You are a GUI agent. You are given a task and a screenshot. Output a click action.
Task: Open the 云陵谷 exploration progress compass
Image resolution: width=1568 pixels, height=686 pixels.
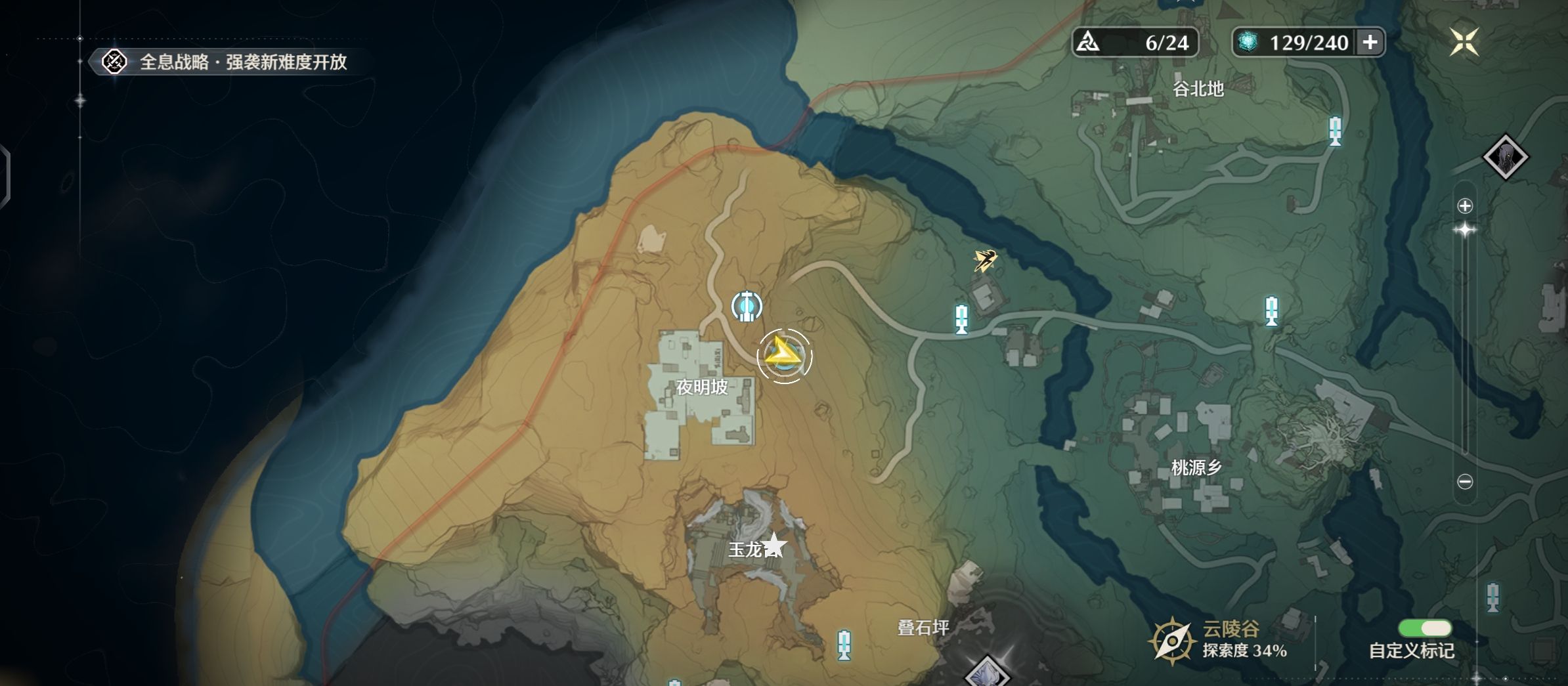[1171, 641]
